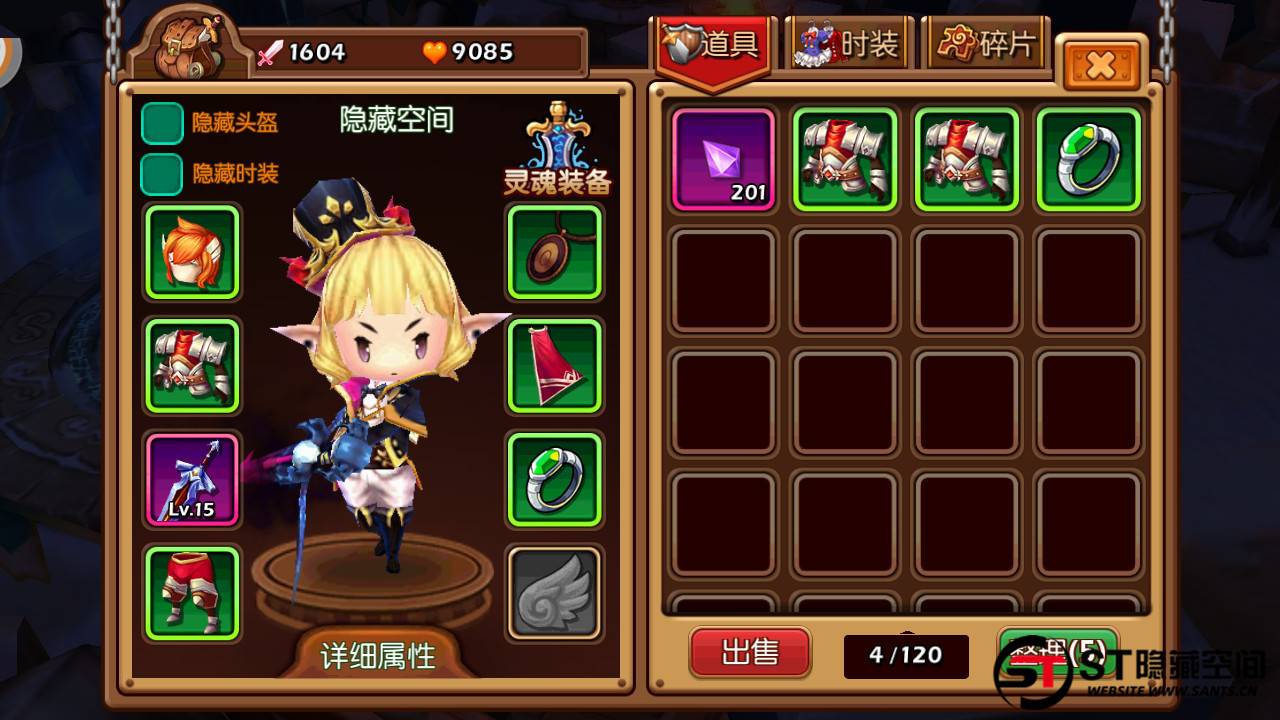Open the equipped cape slot
This screenshot has width=1280, height=720.
pyautogui.click(x=554, y=364)
